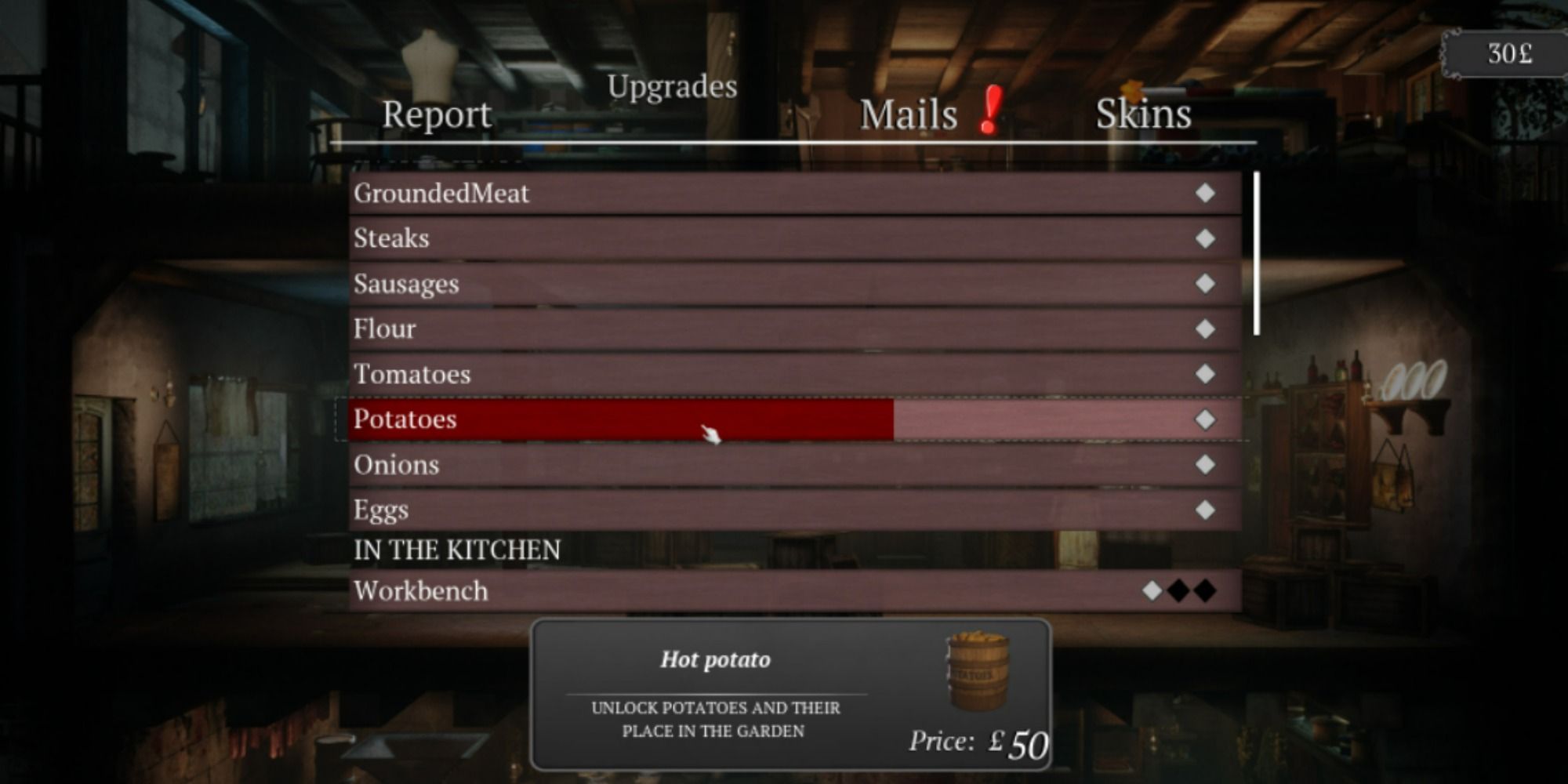Screen dimensions: 1568x784
Task: Toggle the Tomatoes upgrade diamond
Action: point(1204,375)
